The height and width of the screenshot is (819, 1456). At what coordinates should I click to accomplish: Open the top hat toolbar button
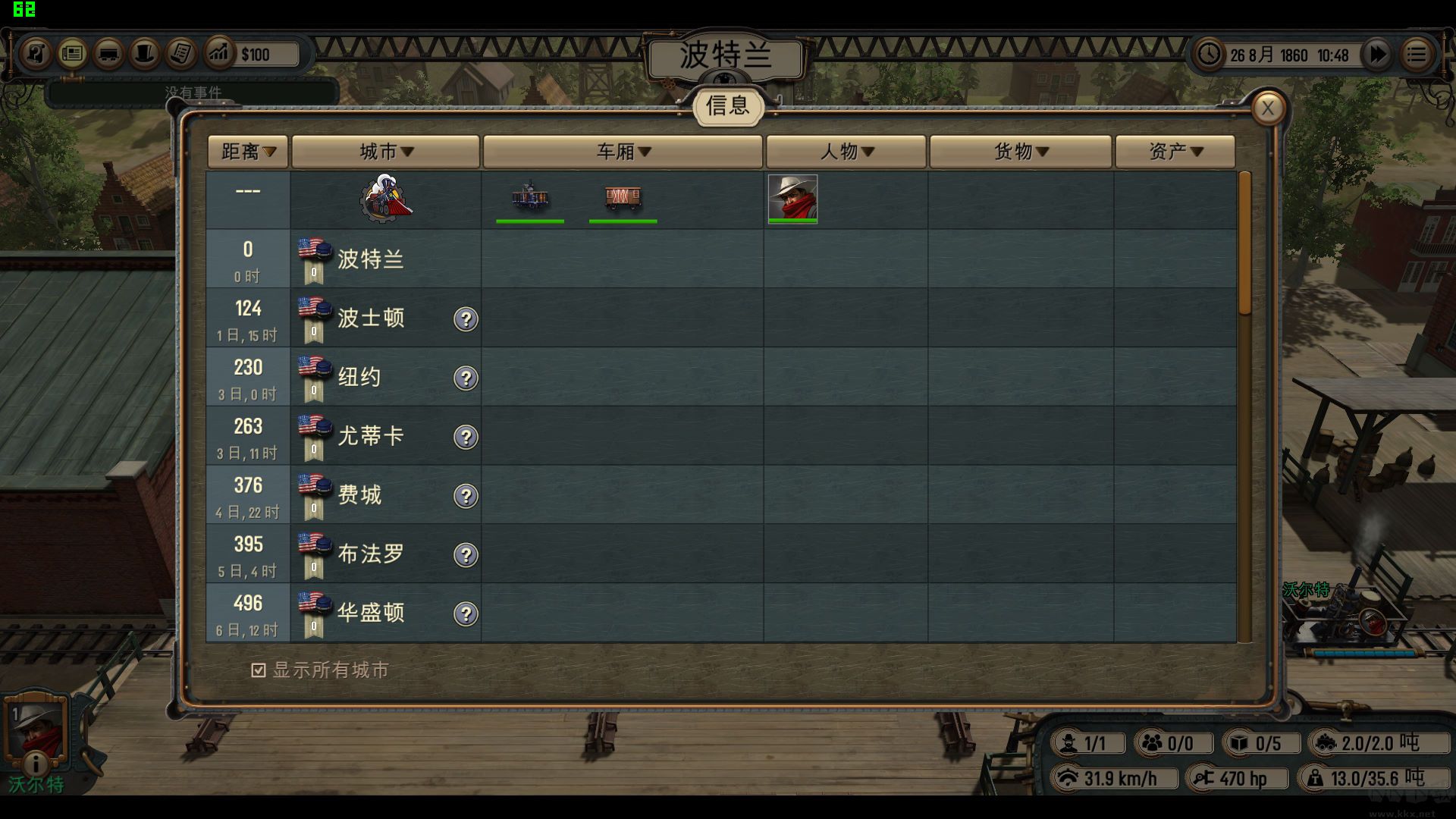145,54
